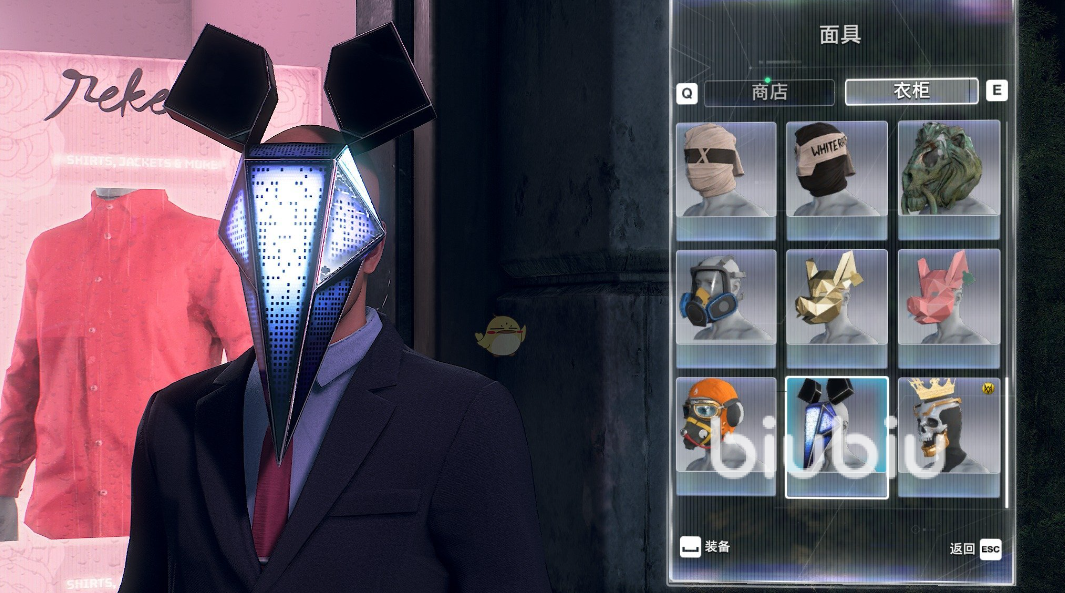Pick the orange aviator helmet mask
Image resolution: width=1065 pixels, height=593 pixels.
coord(726,427)
